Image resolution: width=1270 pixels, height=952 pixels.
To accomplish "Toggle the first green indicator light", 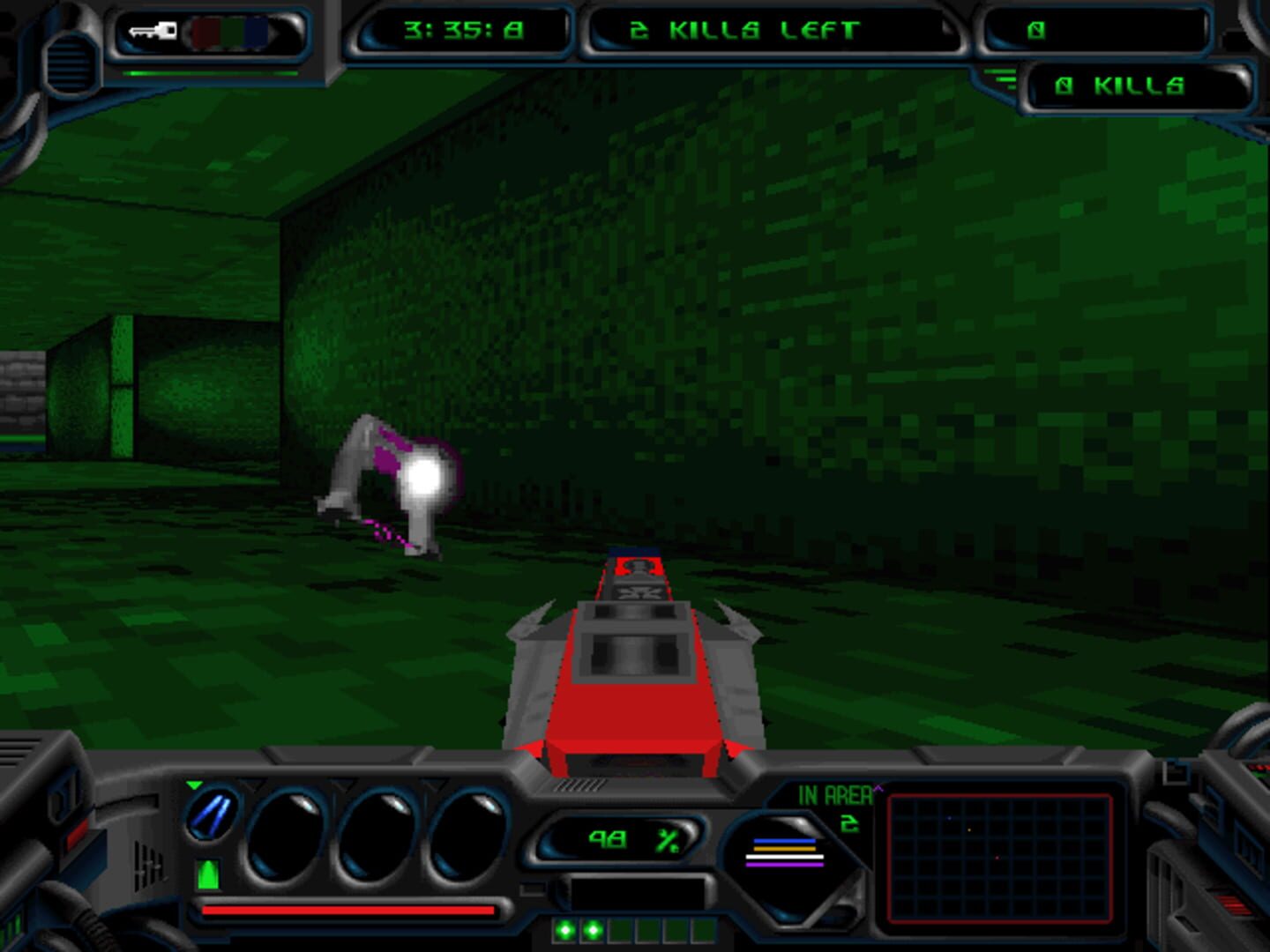I will 566,928.
